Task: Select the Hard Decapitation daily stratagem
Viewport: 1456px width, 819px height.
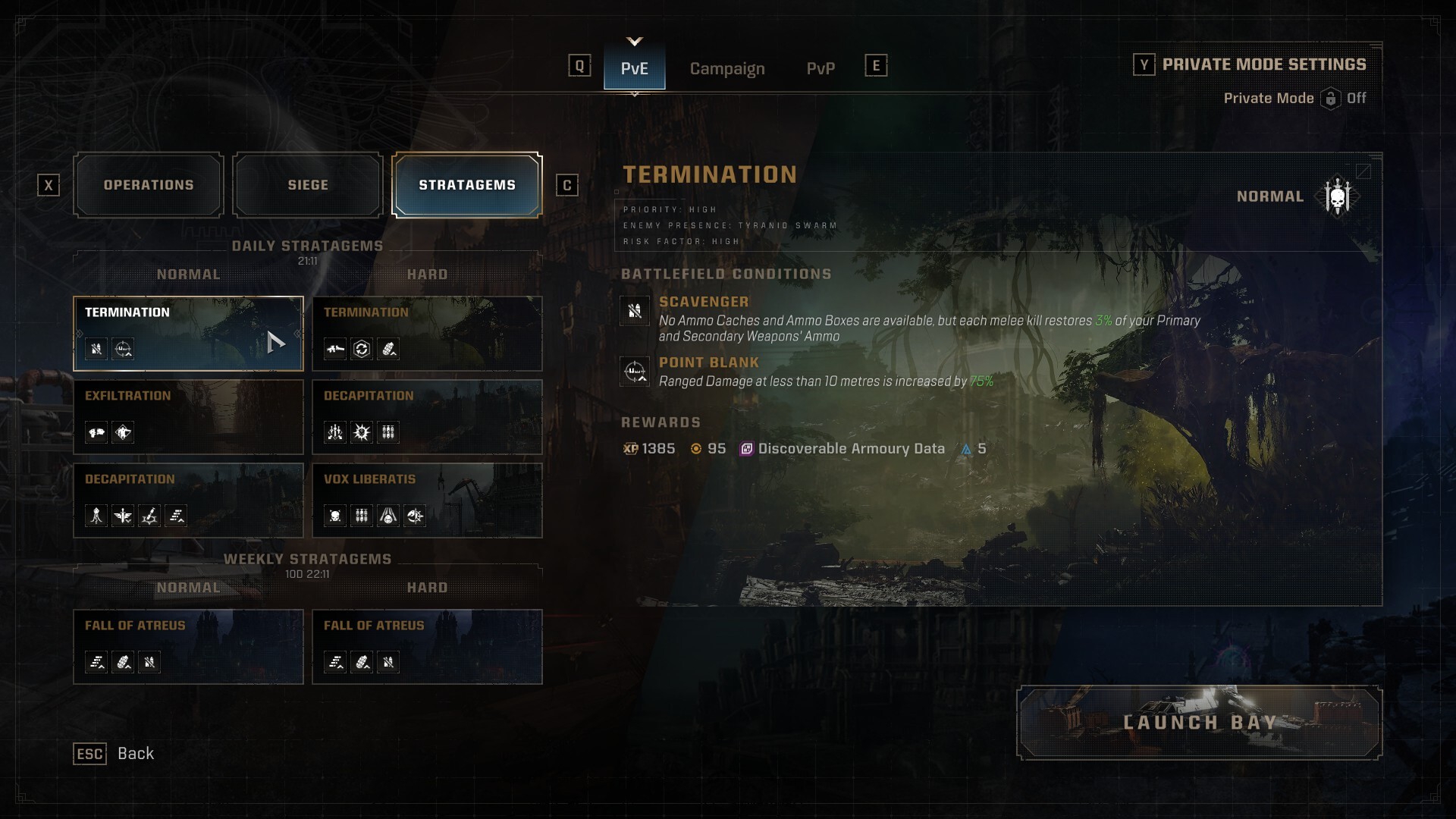Action: click(427, 417)
